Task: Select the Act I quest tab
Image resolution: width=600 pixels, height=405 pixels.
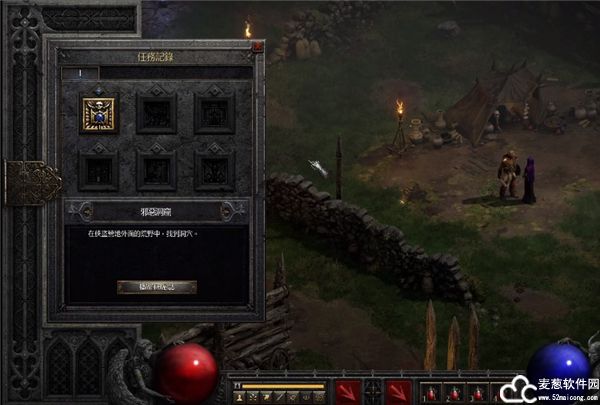Action: click(80, 73)
